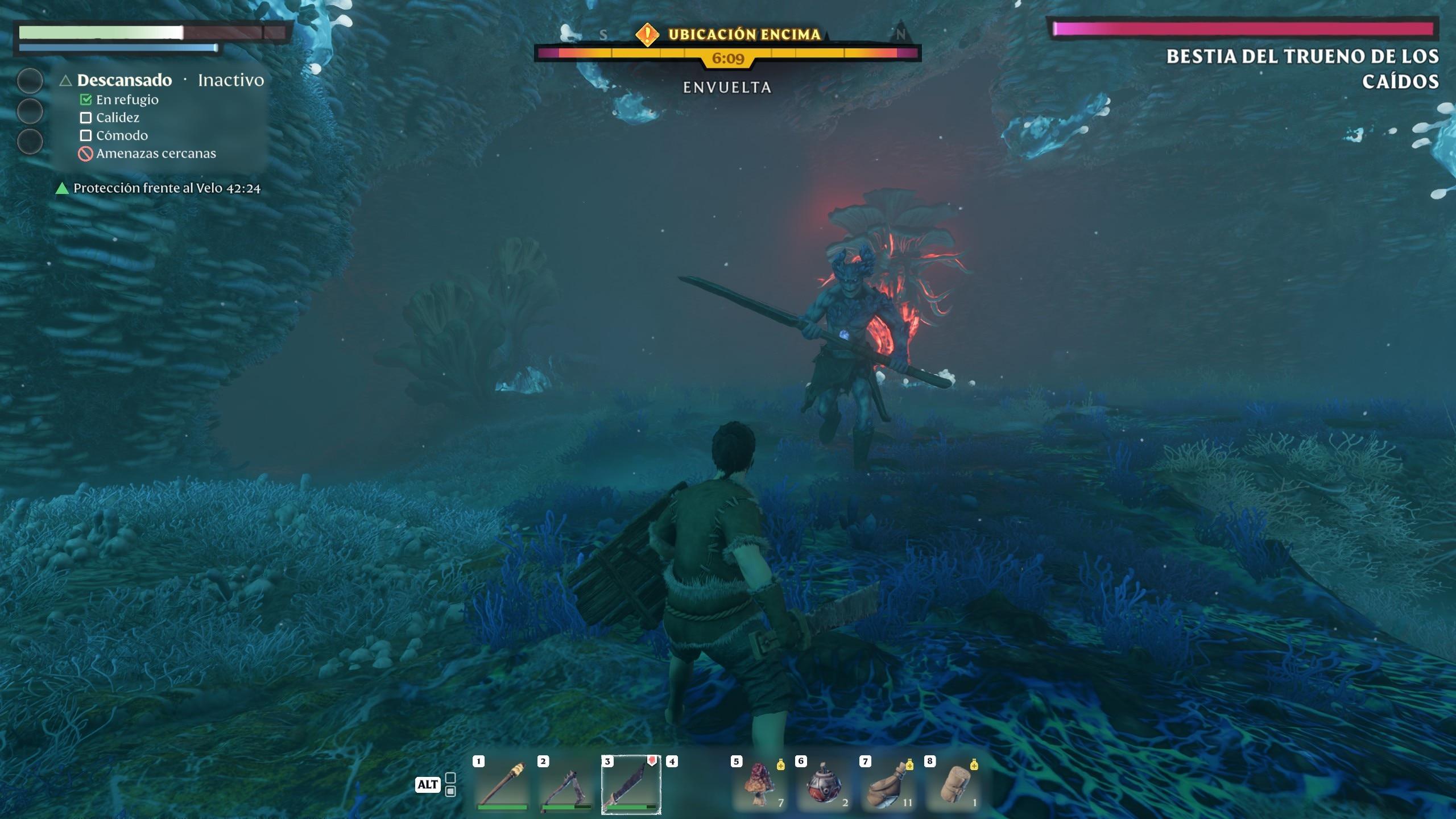Click the Descansado rested status header
This screenshot has width=1456, height=819.
point(124,80)
